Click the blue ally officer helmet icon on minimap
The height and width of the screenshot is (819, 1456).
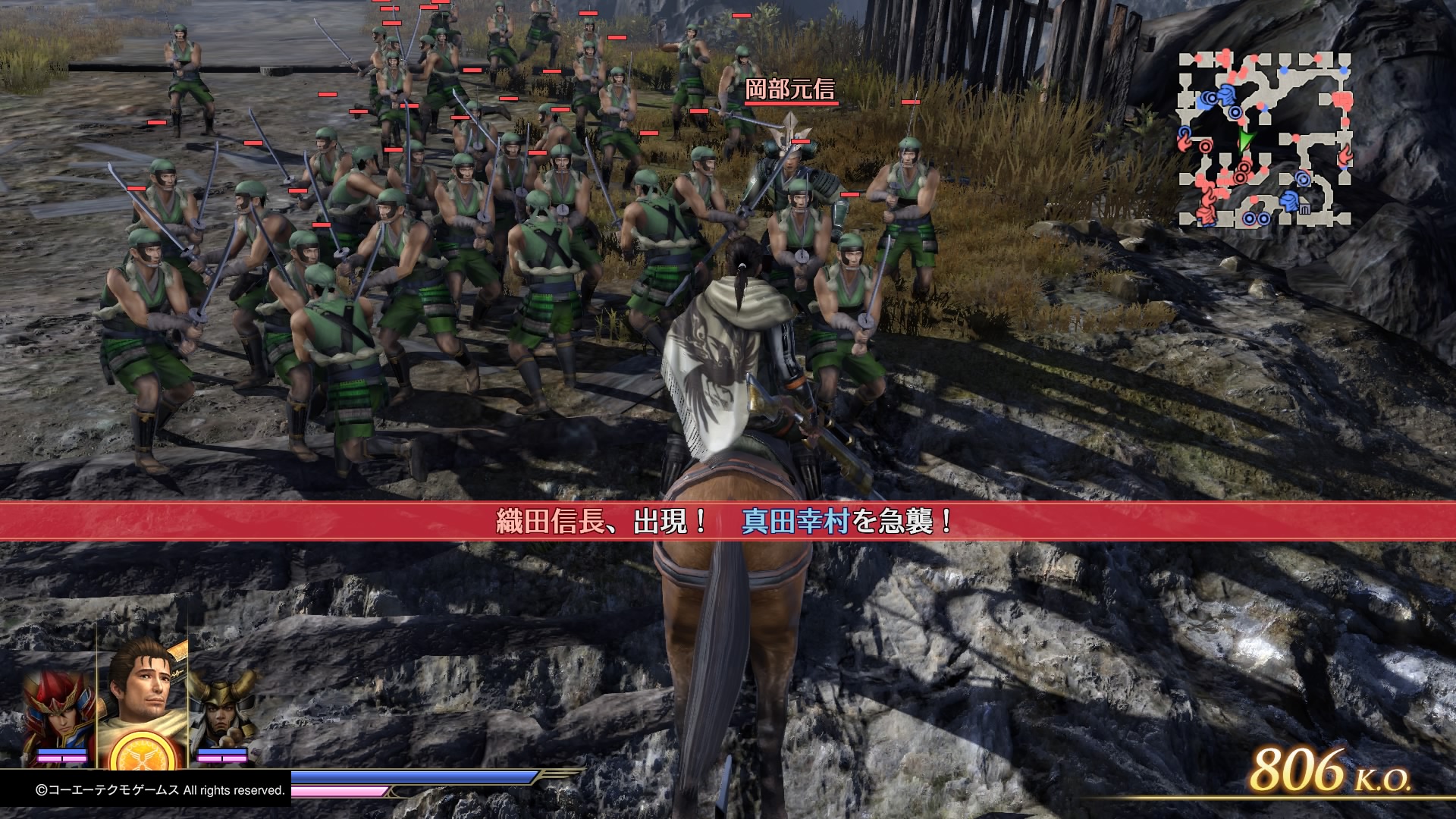(1225, 95)
